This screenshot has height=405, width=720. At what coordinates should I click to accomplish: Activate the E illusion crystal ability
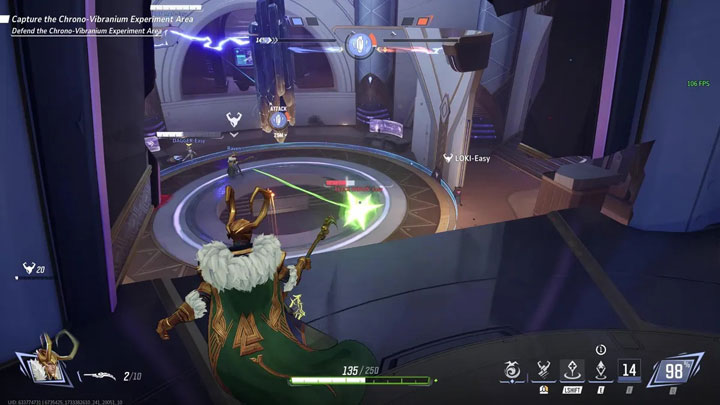click(600, 370)
